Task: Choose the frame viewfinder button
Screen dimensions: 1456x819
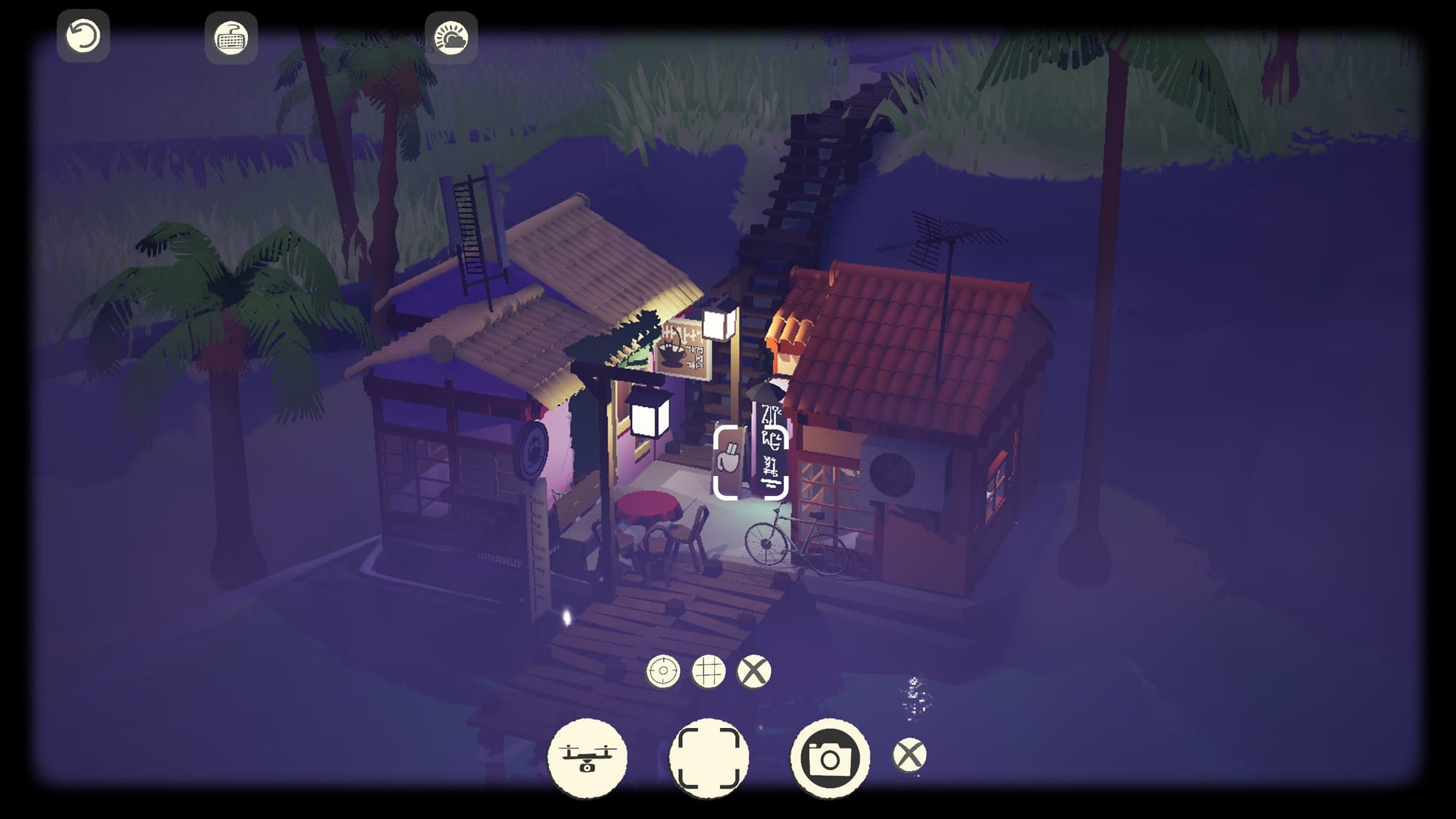Action: click(x=708, y=757)
